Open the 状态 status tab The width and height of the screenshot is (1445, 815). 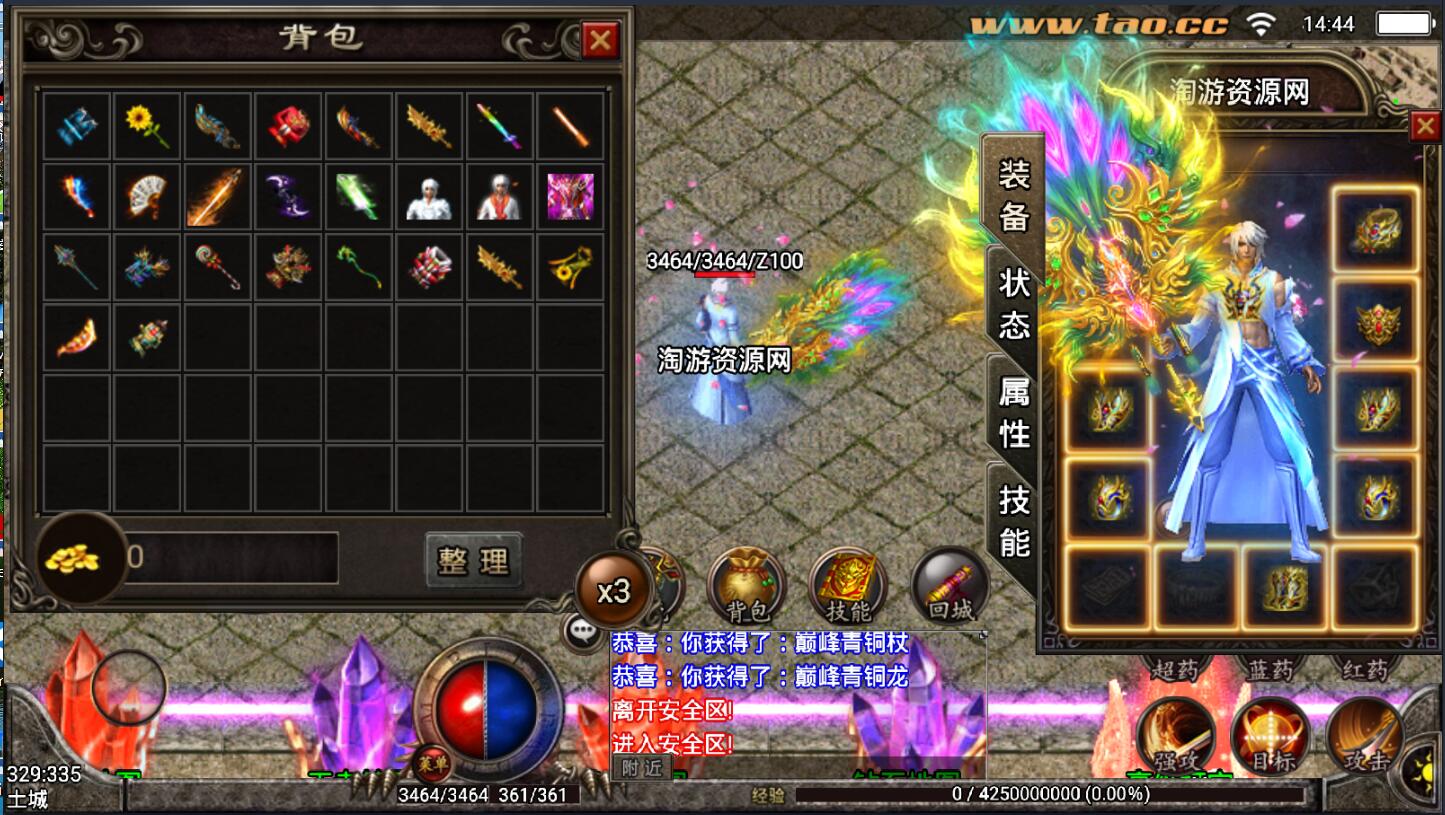pos(1013,303)
